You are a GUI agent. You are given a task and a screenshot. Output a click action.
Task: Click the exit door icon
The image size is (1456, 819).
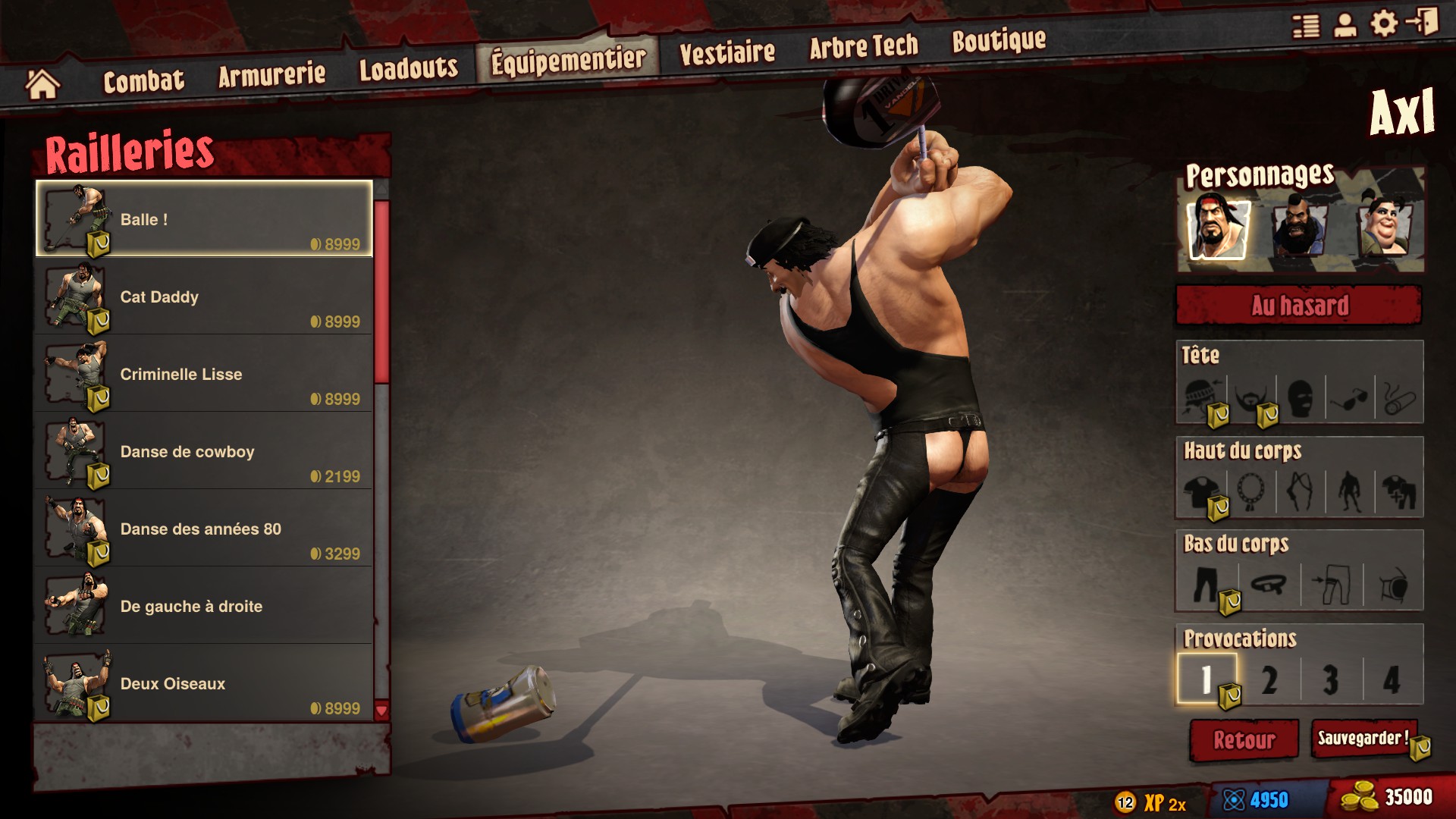click(x=1423, y=22)
